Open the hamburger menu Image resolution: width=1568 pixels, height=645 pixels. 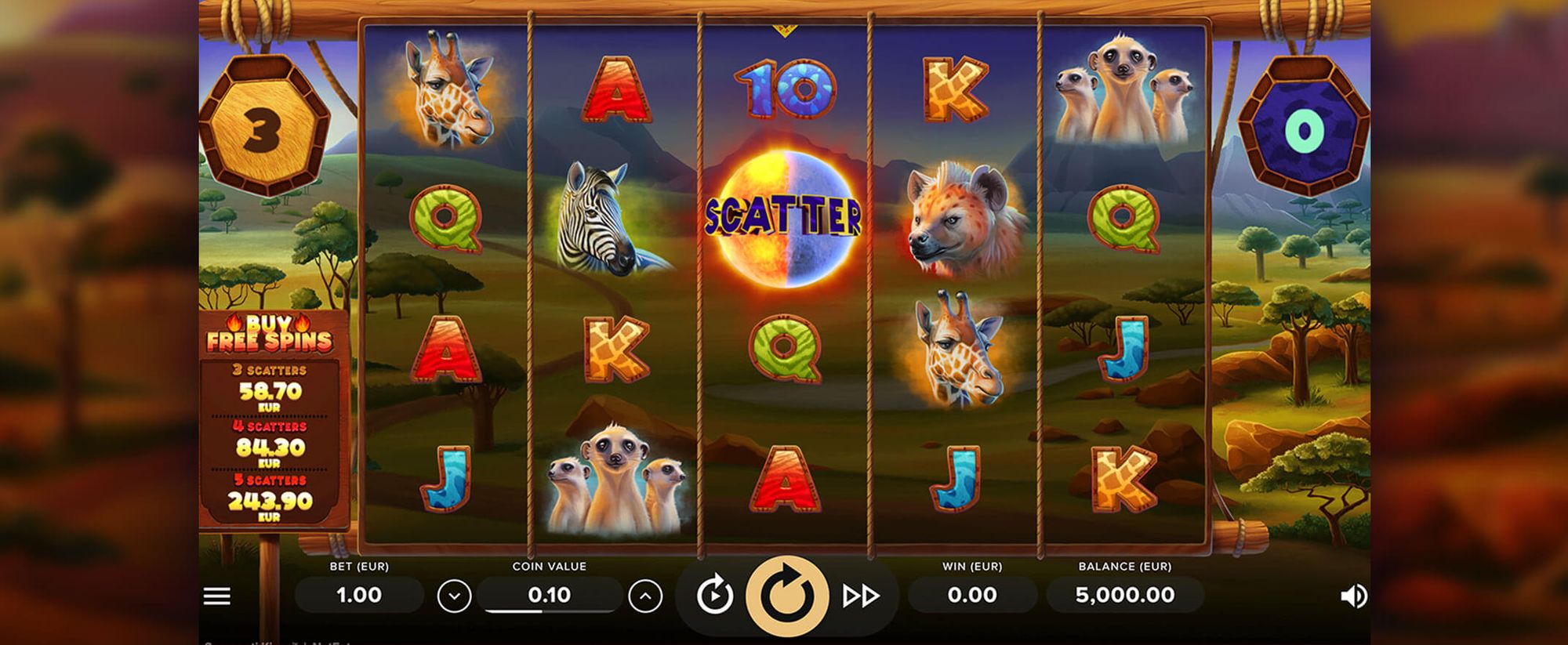pyautogui.click(x=217, y=596)
